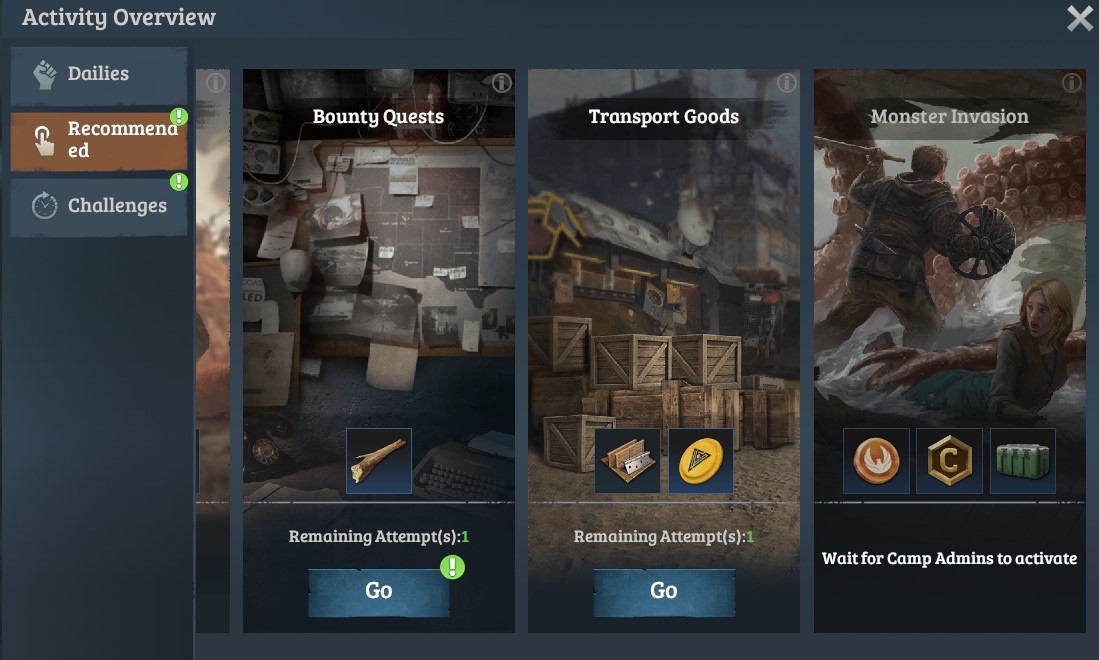View Monster Invasion info icon
The width and height of the screenshot is (1099, 660).
coord(1072,83)
